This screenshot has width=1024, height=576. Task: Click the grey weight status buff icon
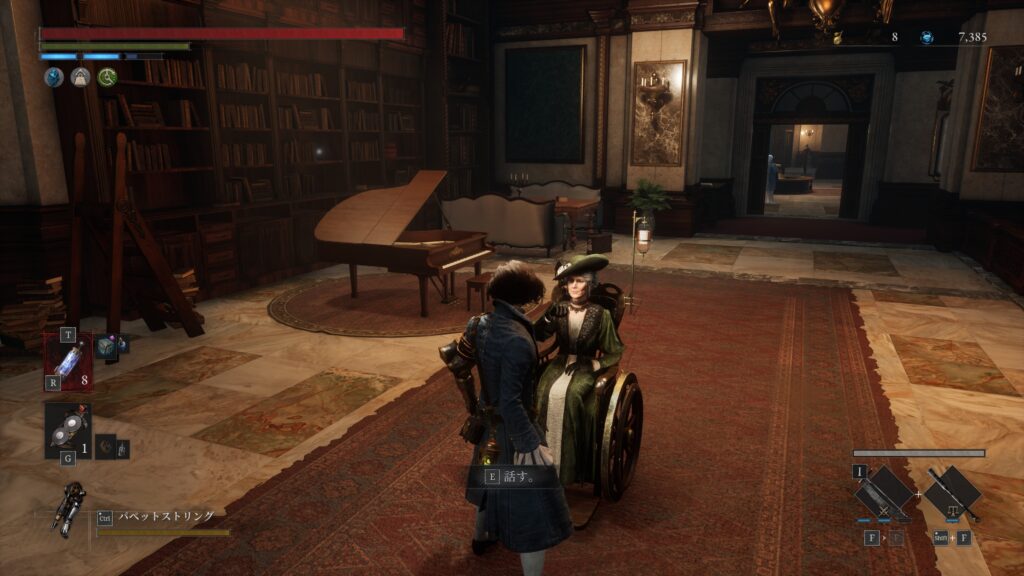80,76
